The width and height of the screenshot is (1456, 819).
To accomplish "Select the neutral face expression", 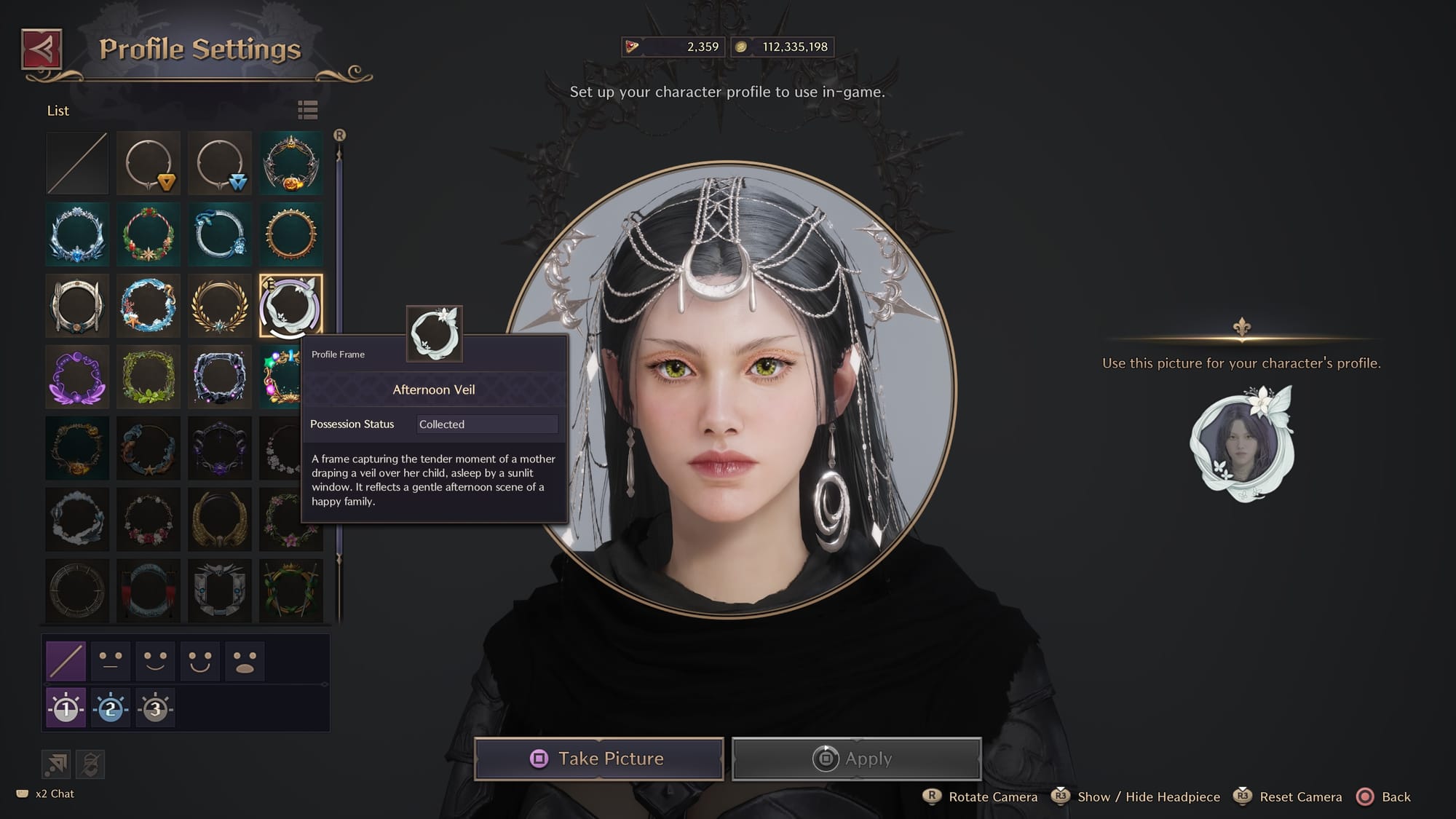I will [x=111, y=661].
